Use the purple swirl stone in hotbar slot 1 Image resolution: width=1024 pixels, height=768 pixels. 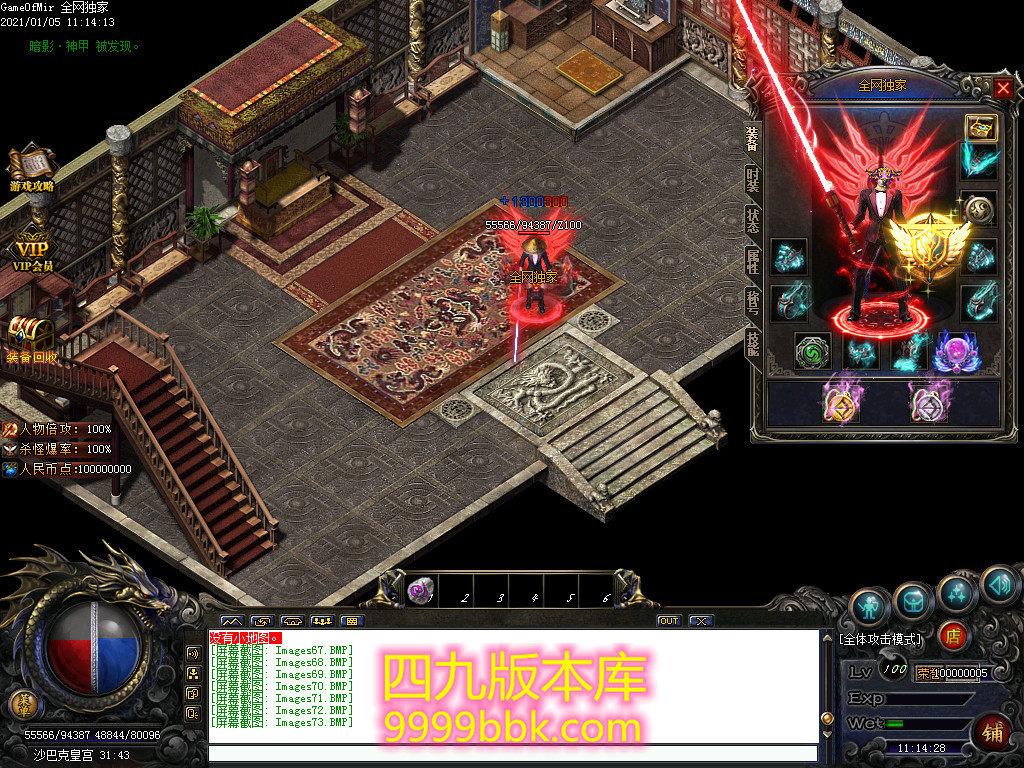[421, 592]
